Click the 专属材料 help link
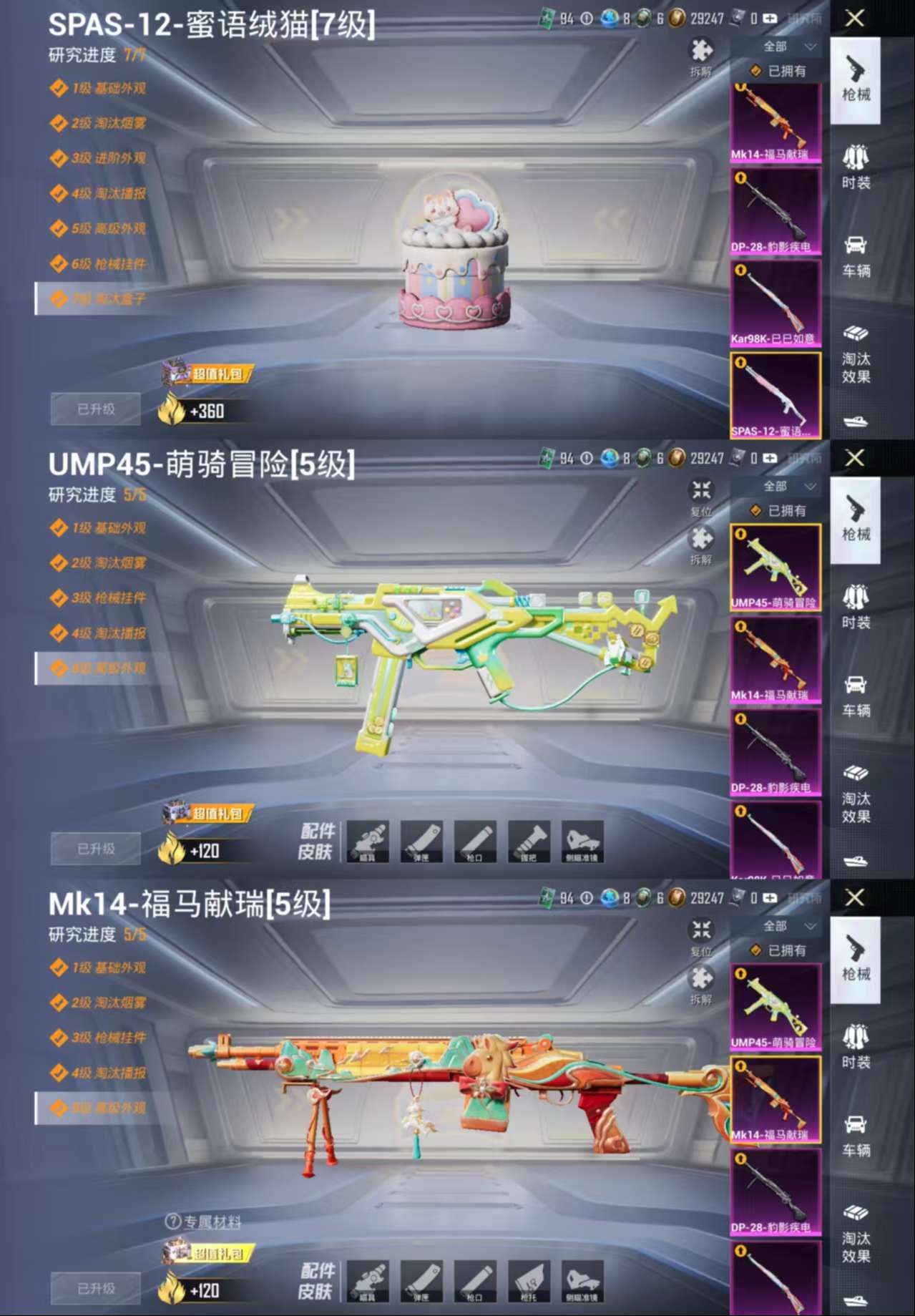 [x=204, y=1222]
